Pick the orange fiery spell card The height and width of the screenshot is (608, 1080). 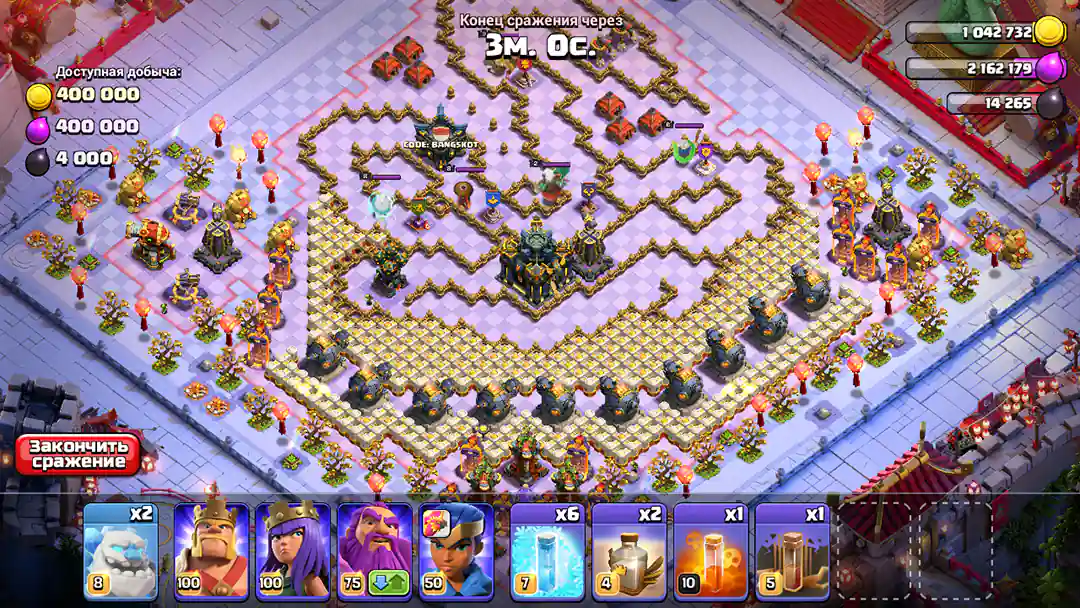pyautogui.click(x=711, y=550)
